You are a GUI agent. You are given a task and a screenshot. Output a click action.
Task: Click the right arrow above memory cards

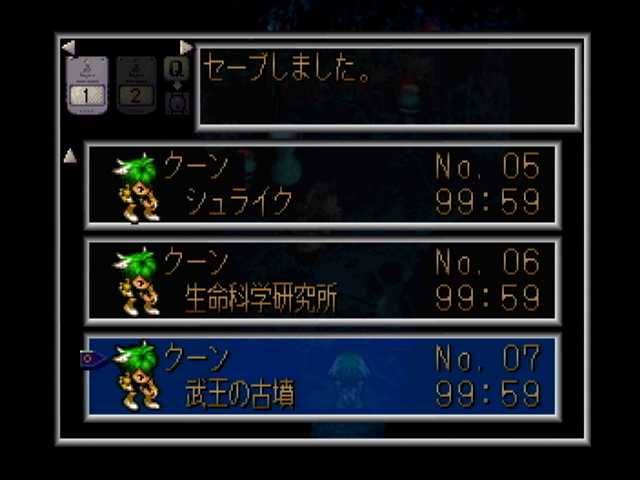(x=186, y=47)
